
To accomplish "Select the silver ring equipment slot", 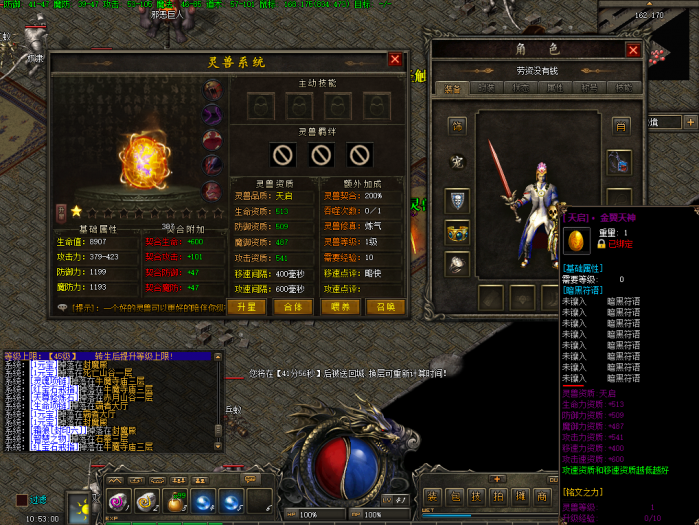I will pyautogui.click(x=457, y=265).
